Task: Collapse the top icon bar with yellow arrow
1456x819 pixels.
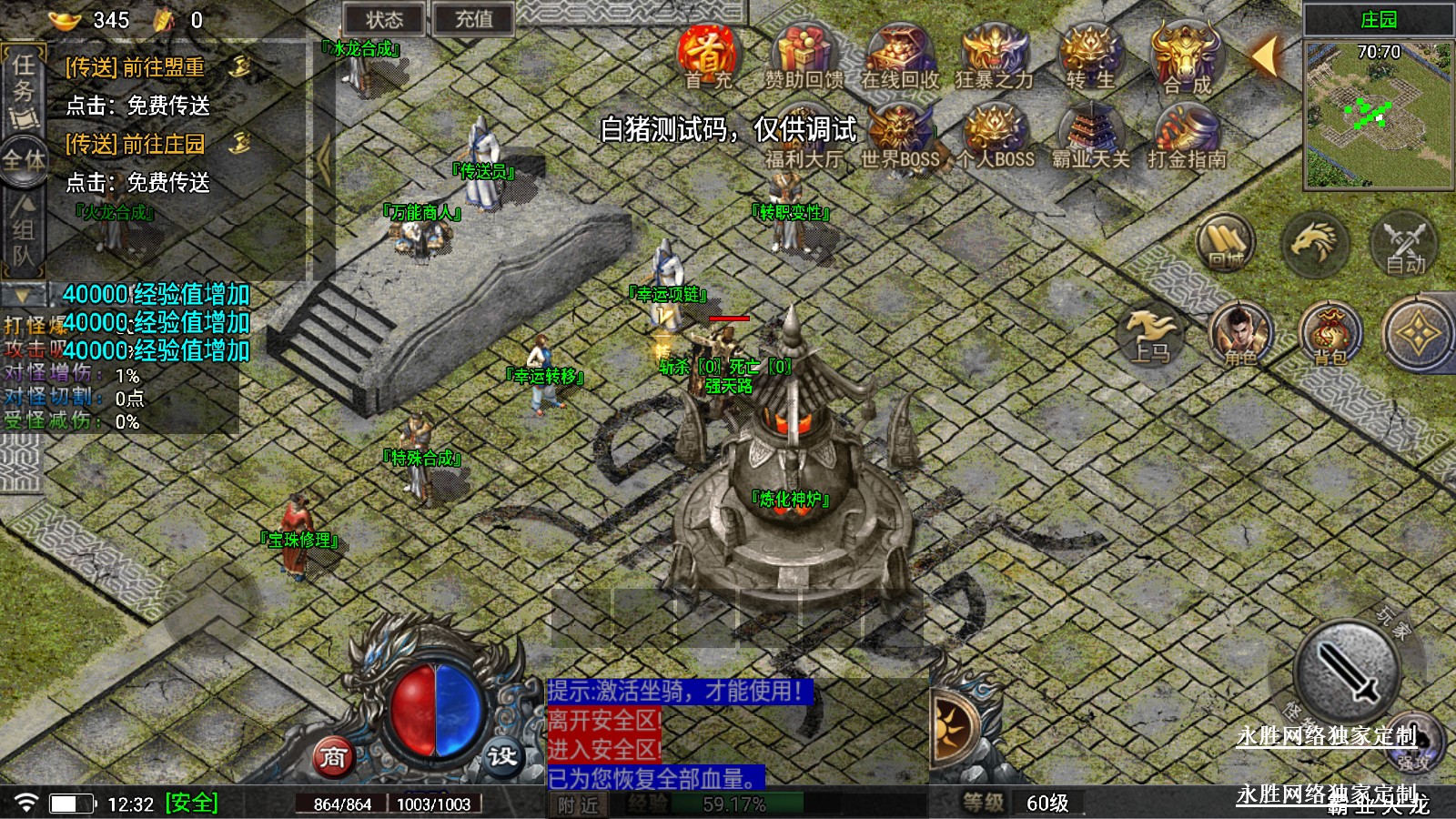Action: [1265, 56]
